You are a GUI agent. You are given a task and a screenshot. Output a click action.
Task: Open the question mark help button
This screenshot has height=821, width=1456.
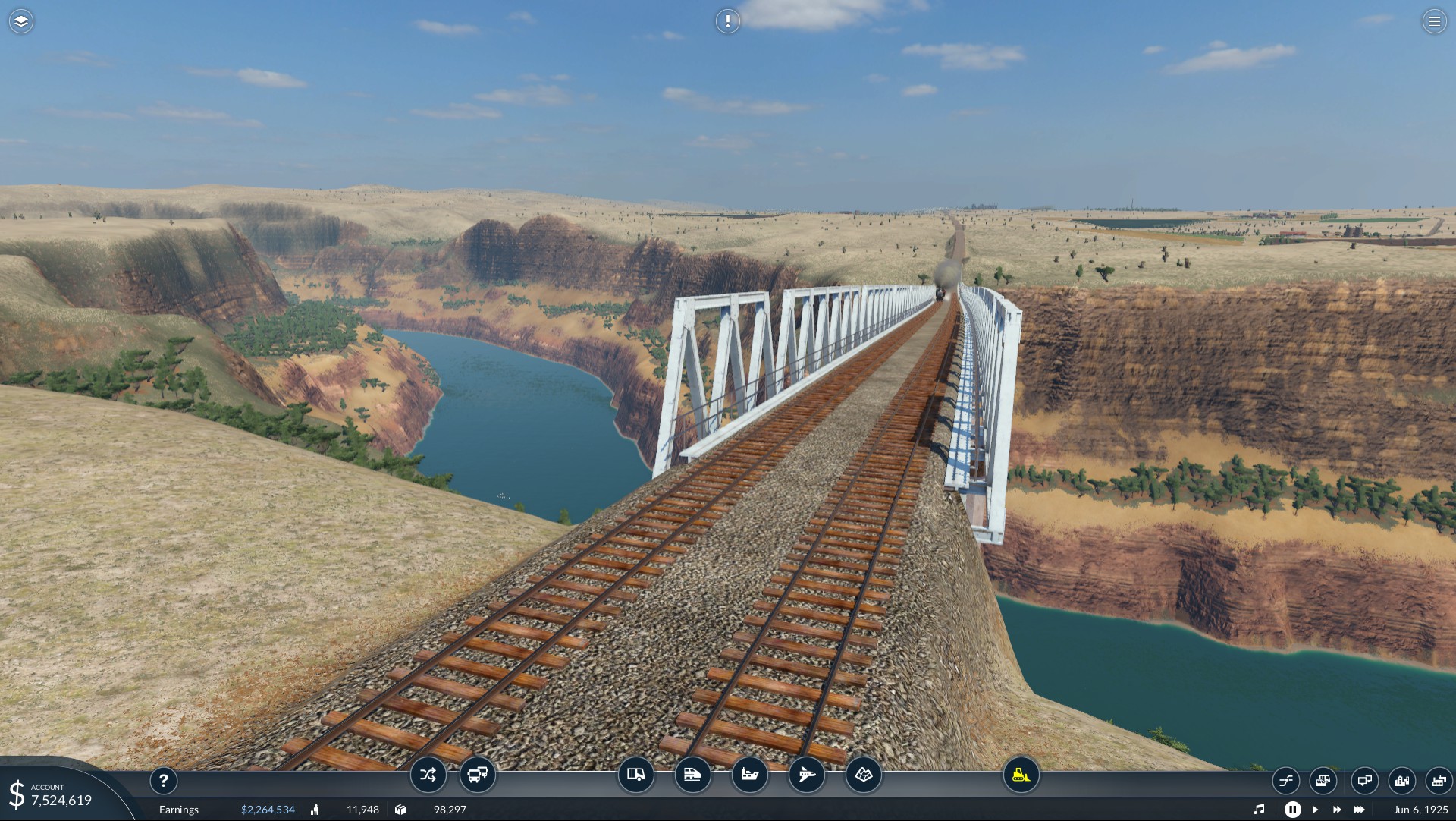coord(163,780)
